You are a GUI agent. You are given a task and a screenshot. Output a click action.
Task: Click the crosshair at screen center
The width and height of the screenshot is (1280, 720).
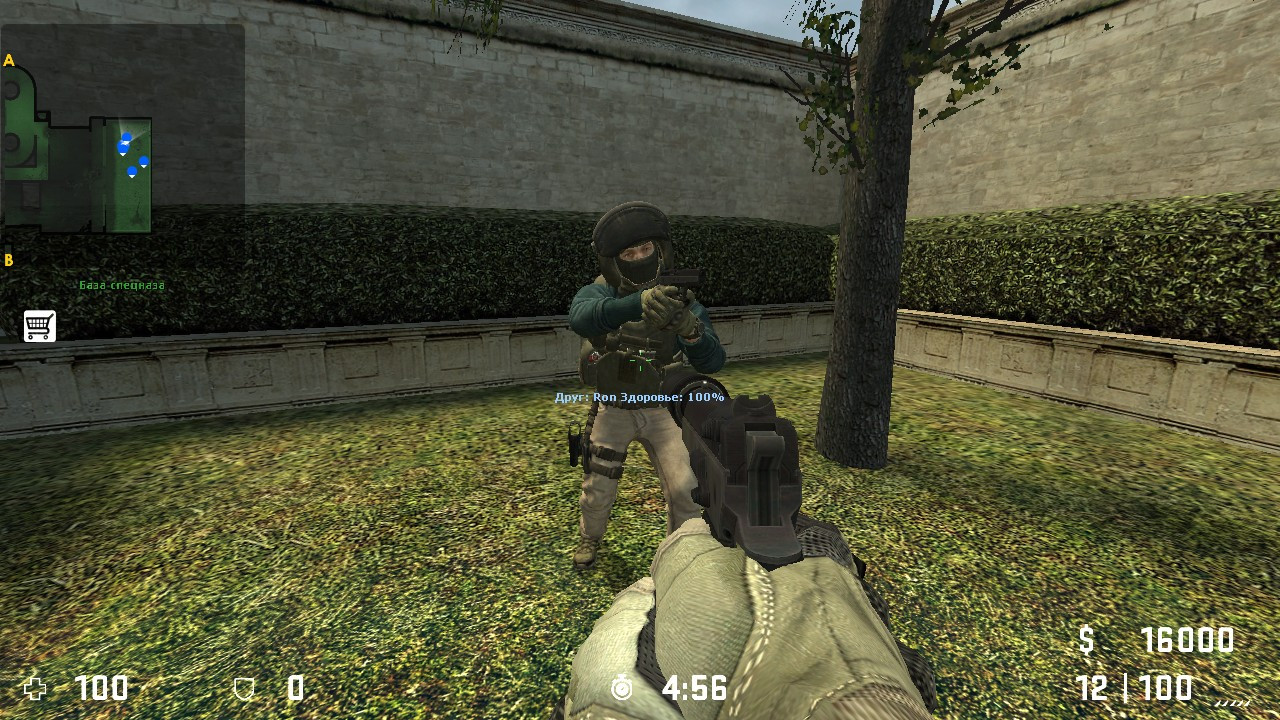coord(640,360)
